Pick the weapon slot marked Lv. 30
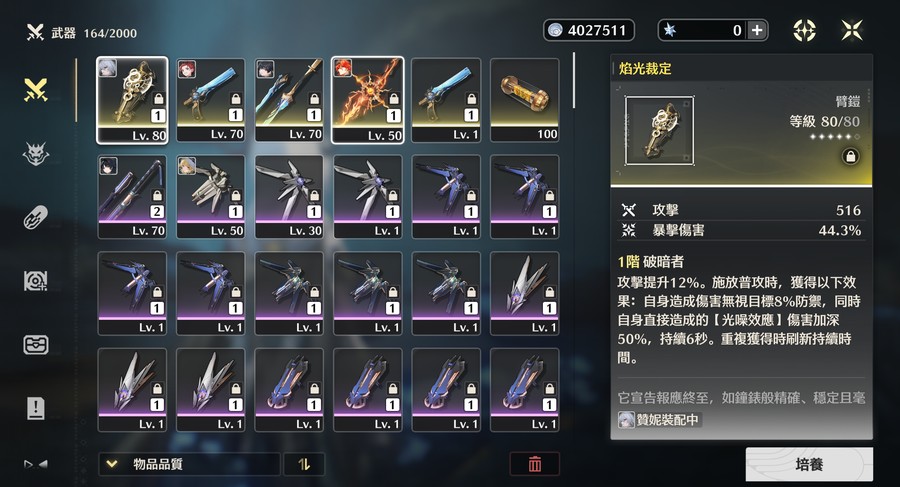 pyautogui.click(x=289, y=195)
